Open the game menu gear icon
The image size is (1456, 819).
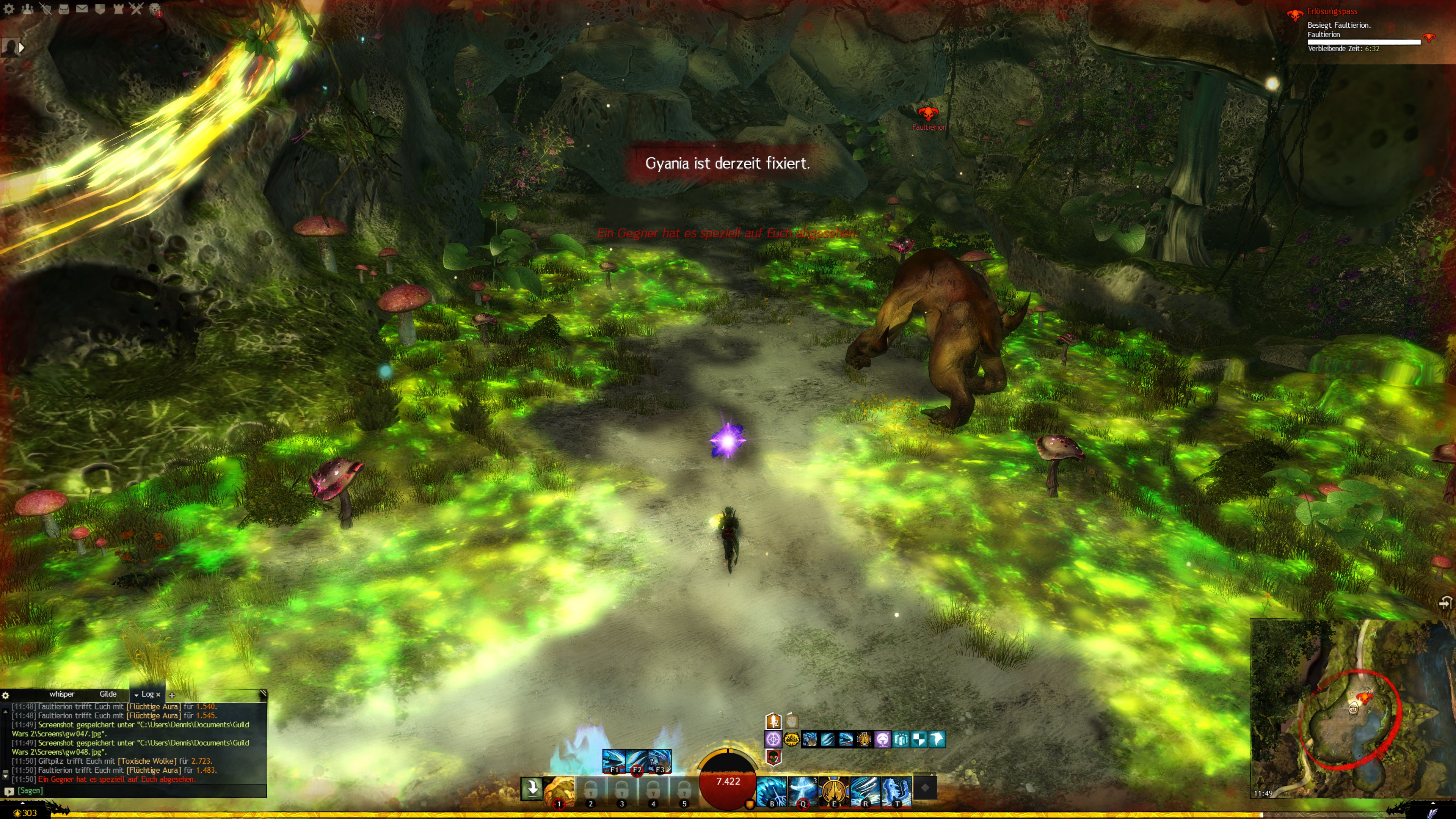pyautogui.click(x=9, y=8)
